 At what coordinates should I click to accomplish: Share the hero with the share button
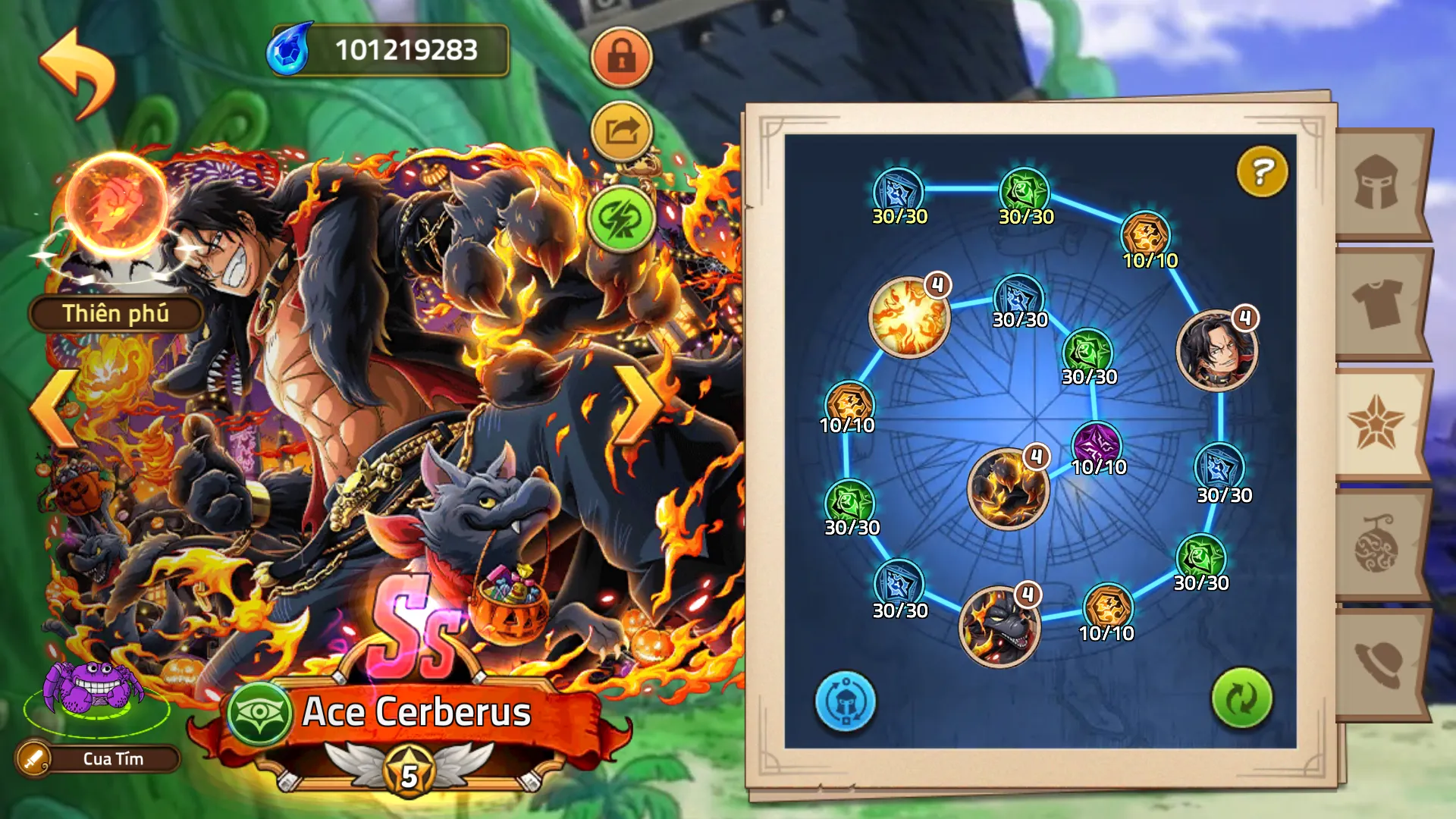pos(621,132)
